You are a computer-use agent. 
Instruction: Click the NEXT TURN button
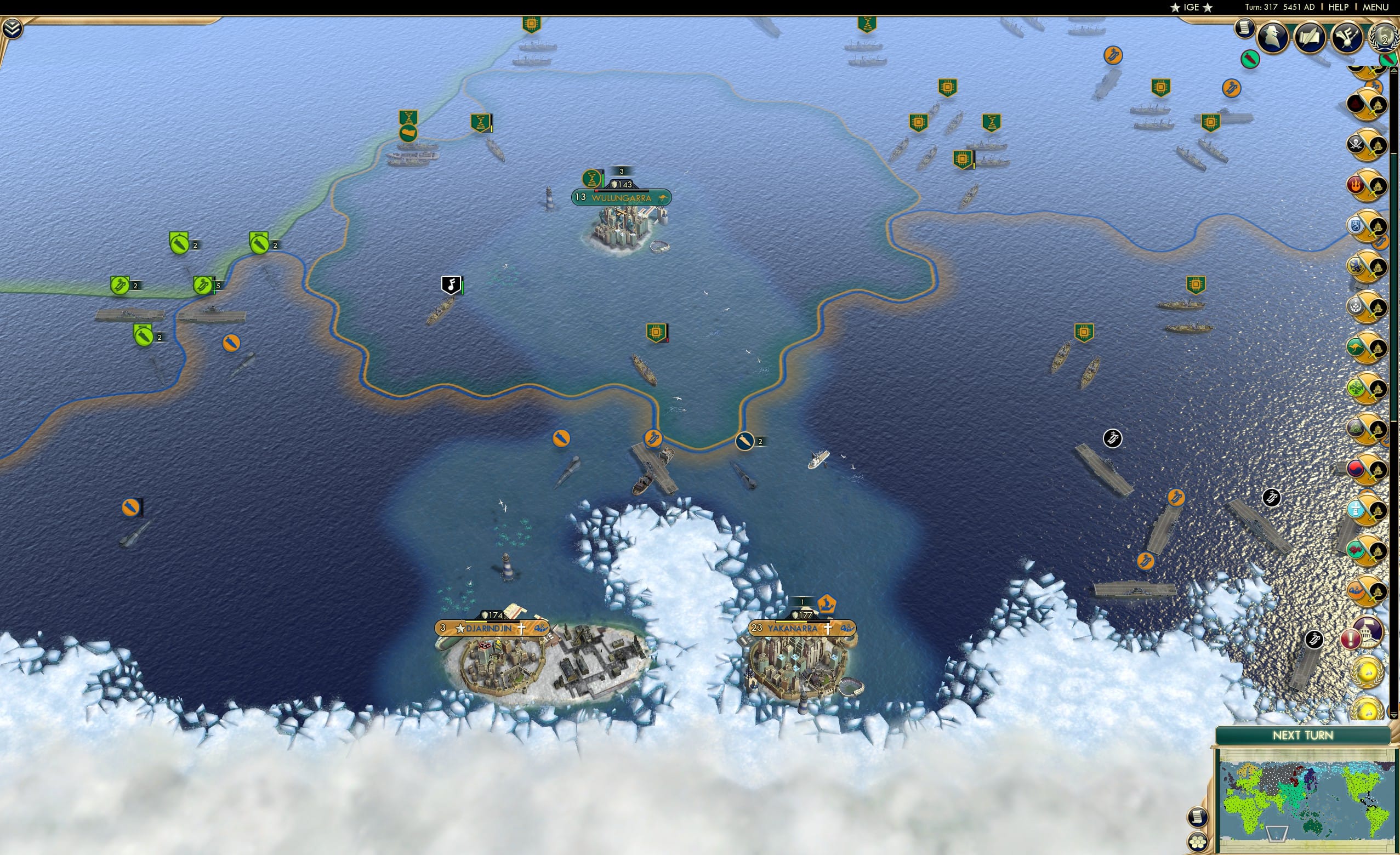(1303, 734)
